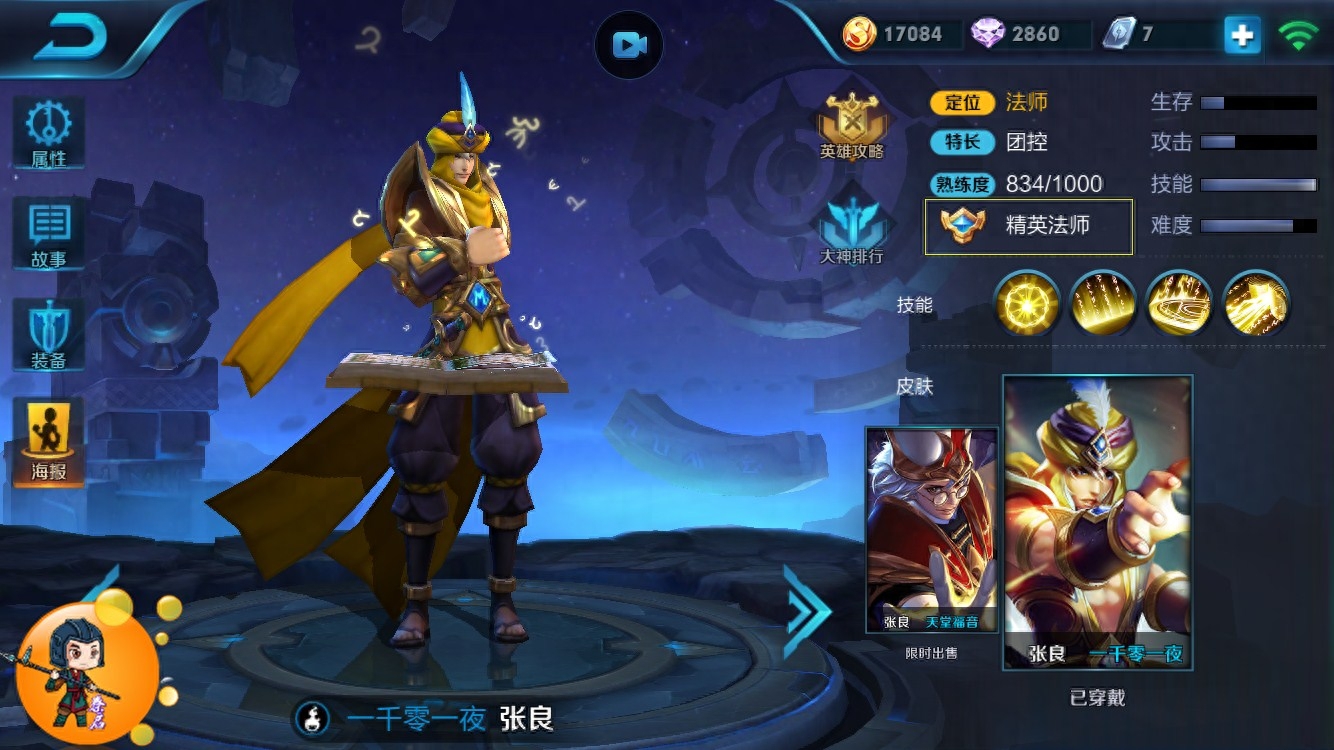Go back with the return arrow button
1334x750 pixels.
(x=70, y=37)
